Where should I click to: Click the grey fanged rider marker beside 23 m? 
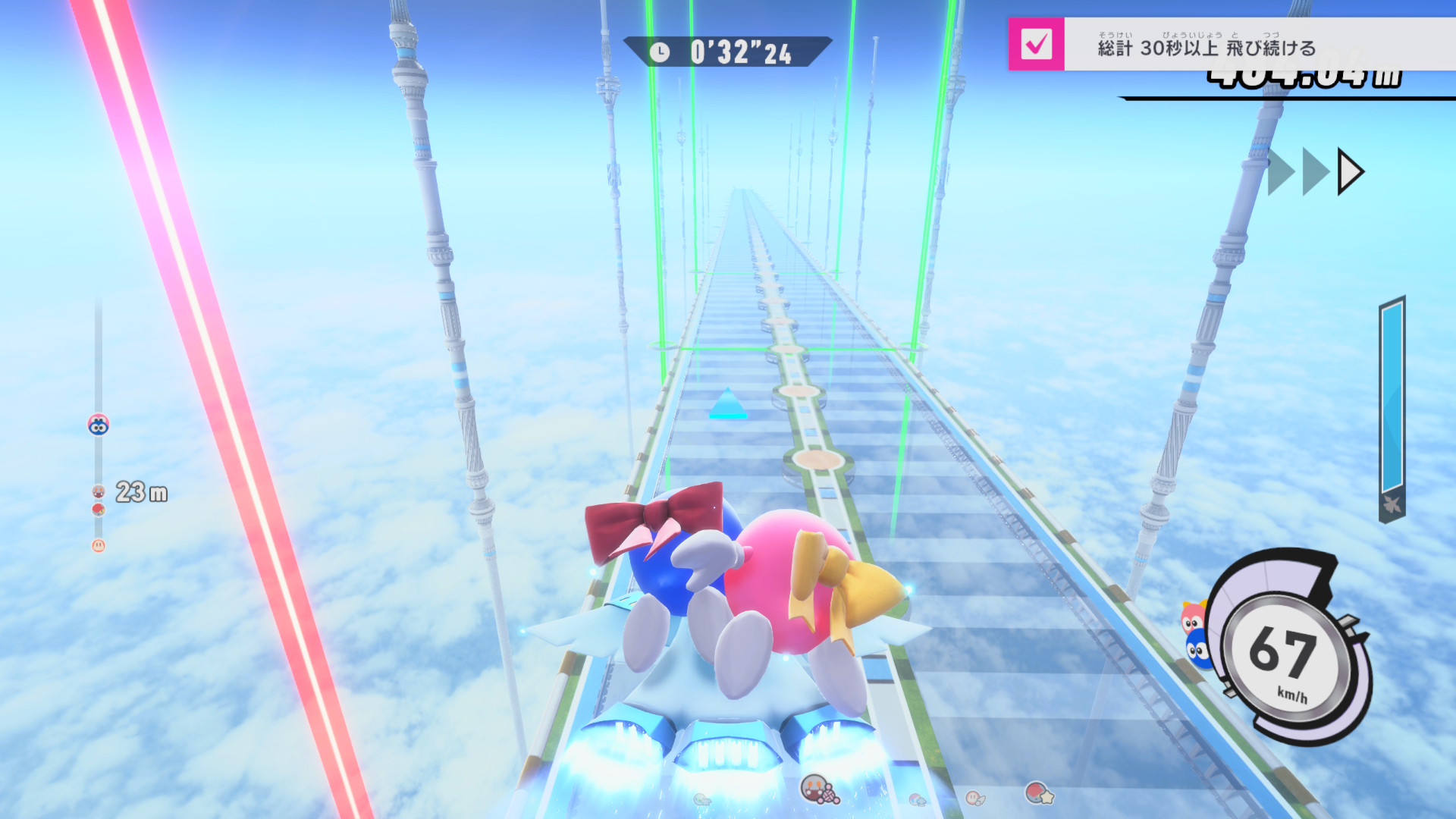[99, 491]
